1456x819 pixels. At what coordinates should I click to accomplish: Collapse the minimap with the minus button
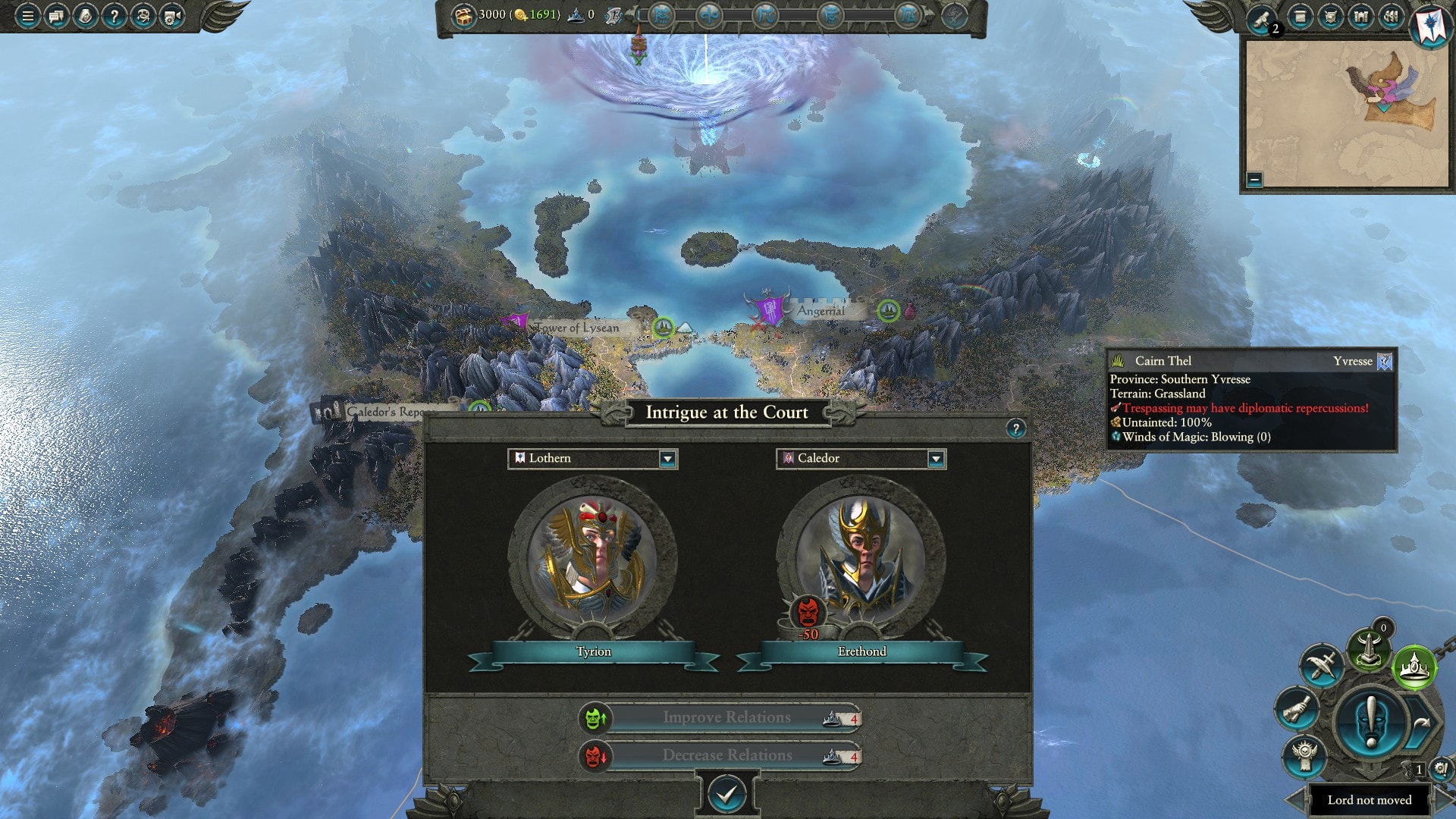tap(1254, 180)
